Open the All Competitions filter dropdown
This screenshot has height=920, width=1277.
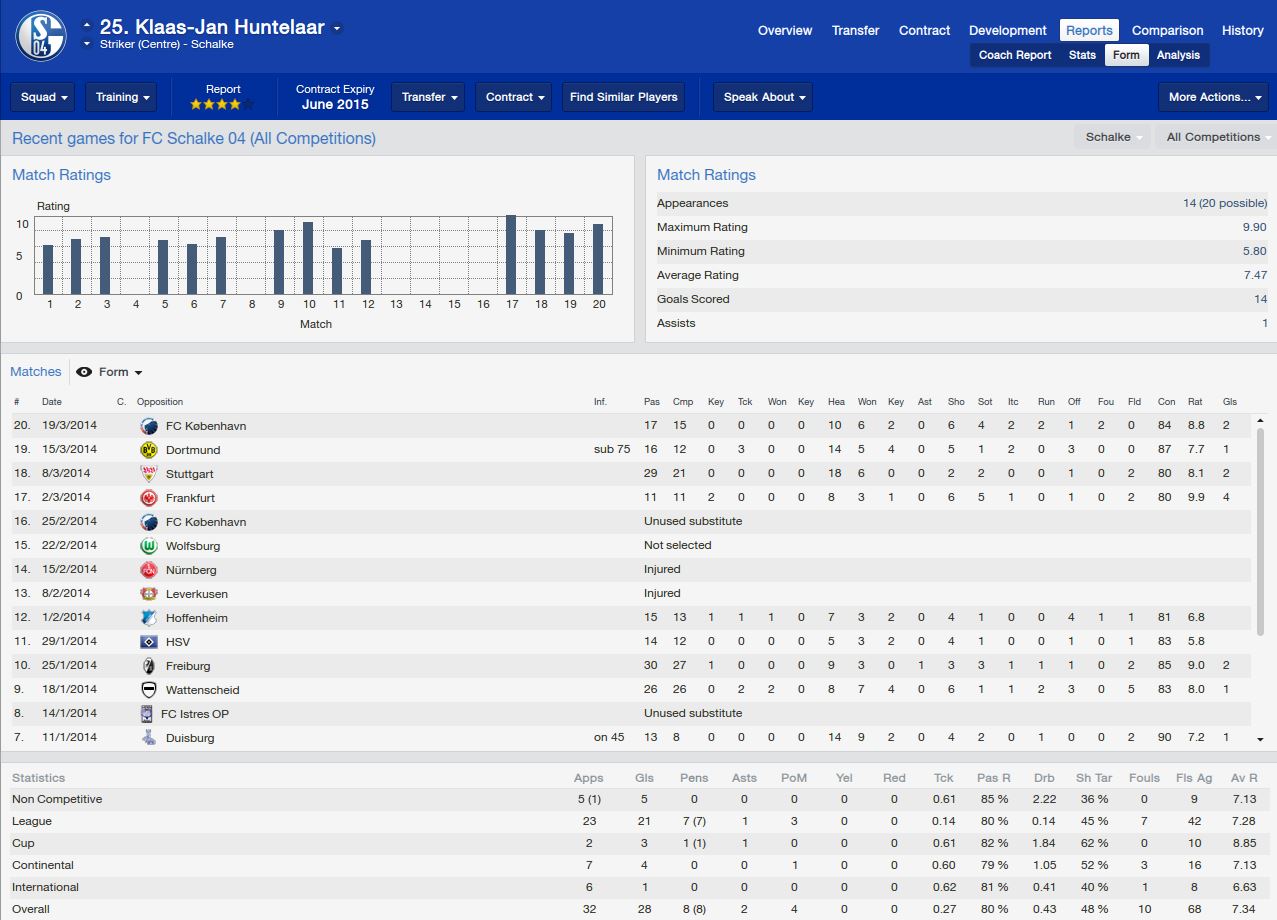pos(1214,137)
